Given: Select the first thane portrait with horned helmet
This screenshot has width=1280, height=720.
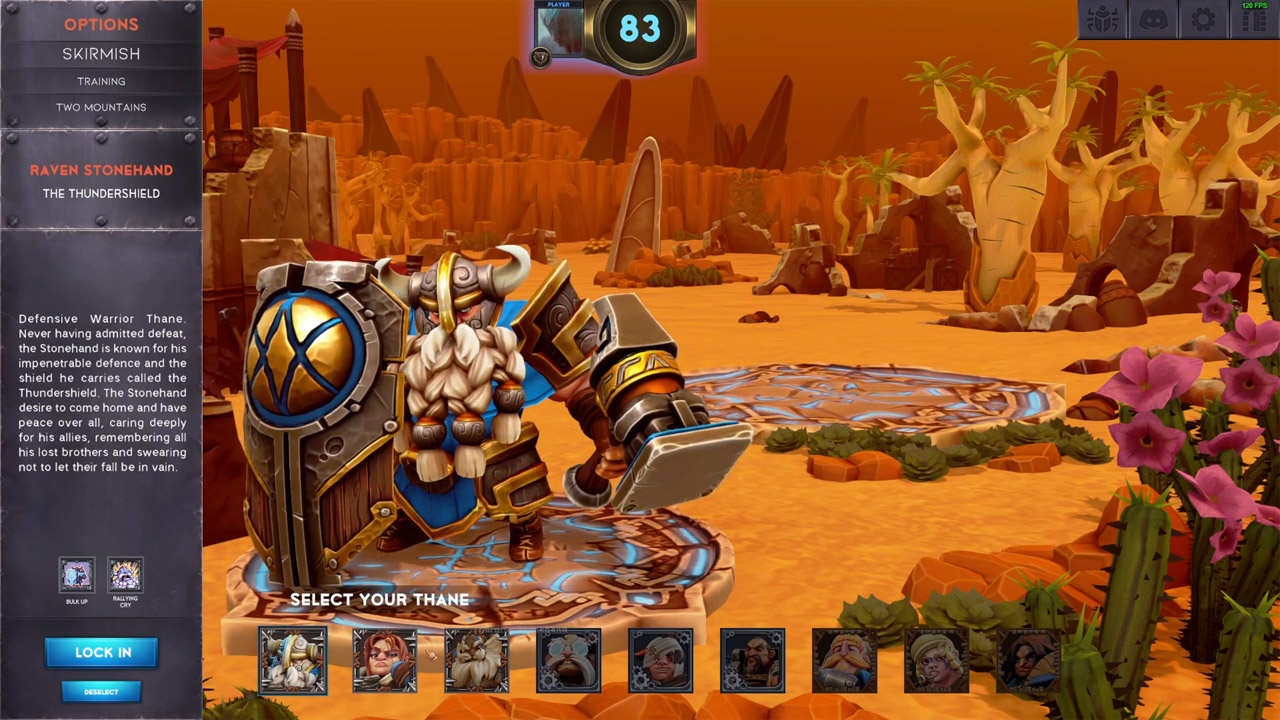Looking at the screenshot, I should (x=292, y=660).
